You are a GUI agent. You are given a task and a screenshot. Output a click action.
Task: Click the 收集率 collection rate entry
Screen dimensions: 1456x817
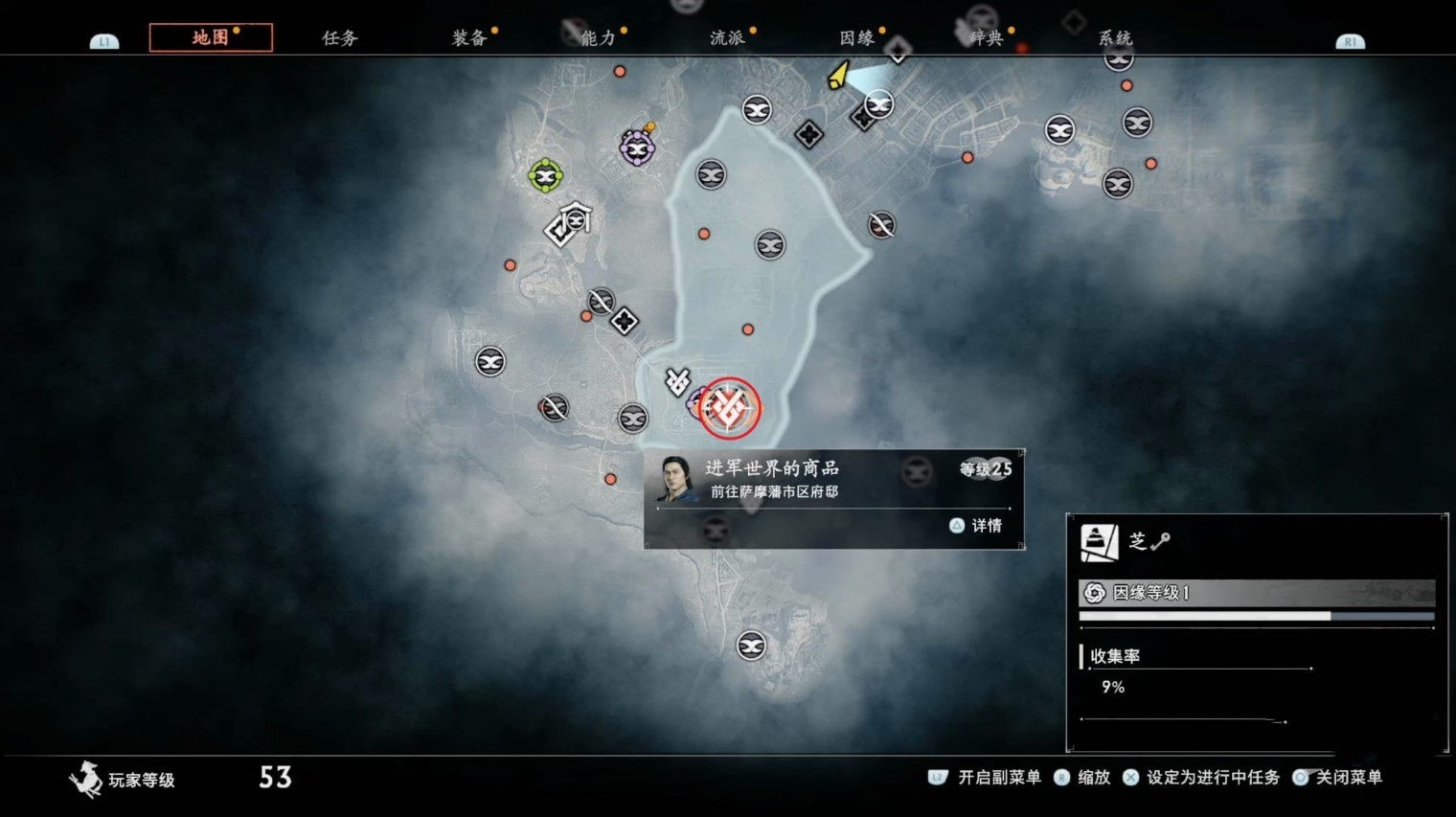1115,657
